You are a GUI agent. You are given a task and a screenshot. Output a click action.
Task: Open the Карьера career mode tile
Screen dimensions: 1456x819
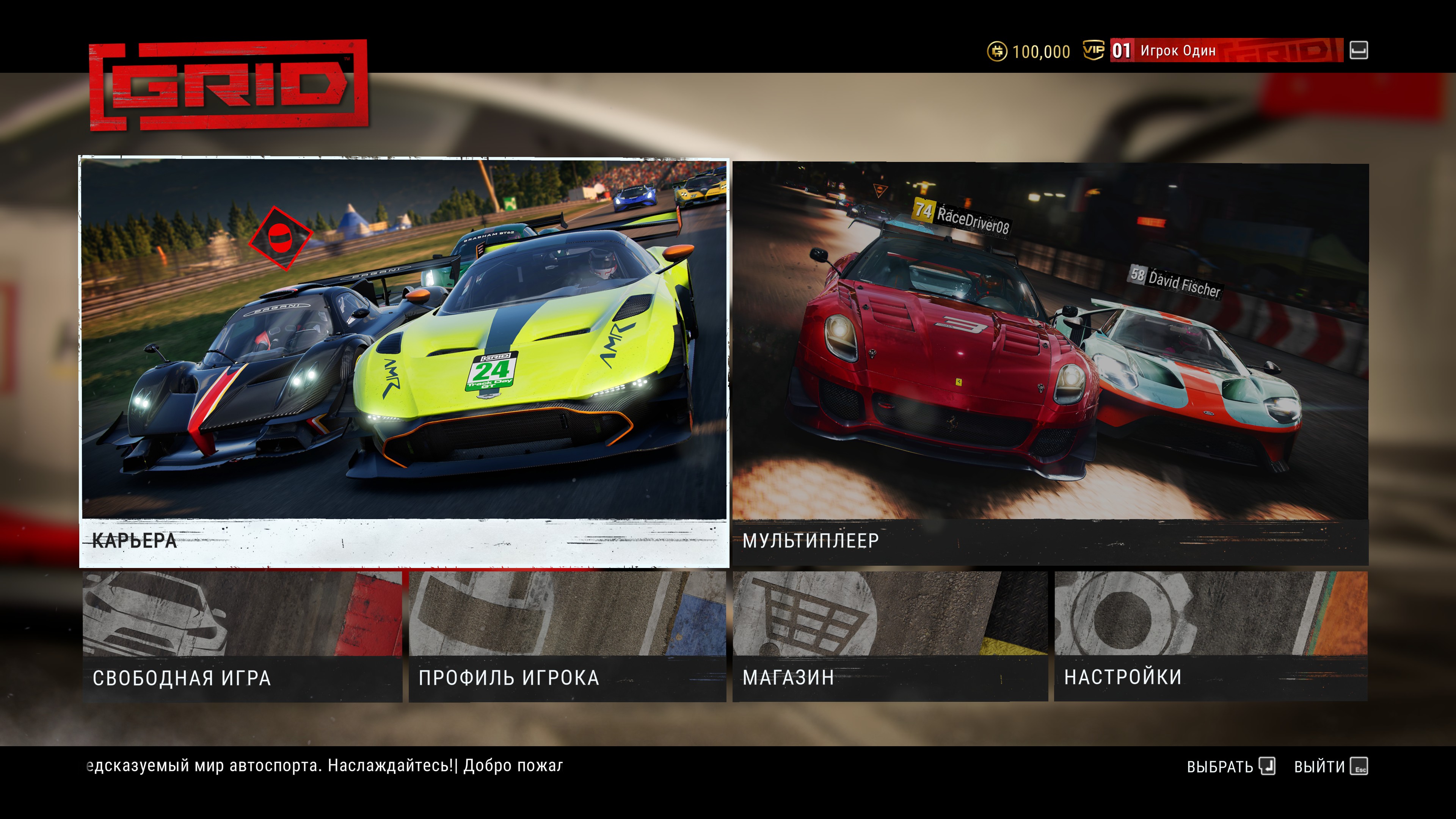(404, 362)
